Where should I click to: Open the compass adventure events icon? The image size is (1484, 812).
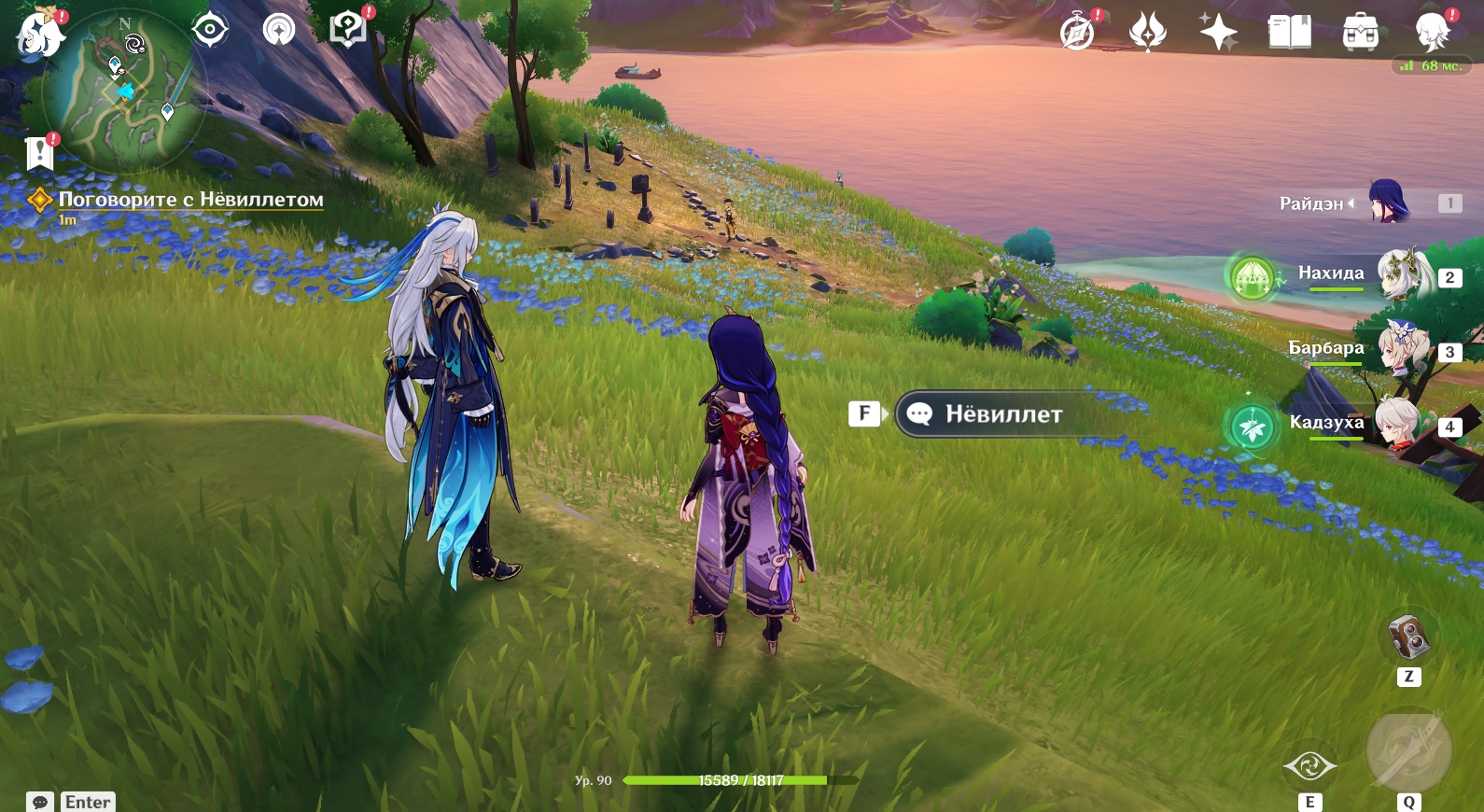click(x=1078, y=33)
